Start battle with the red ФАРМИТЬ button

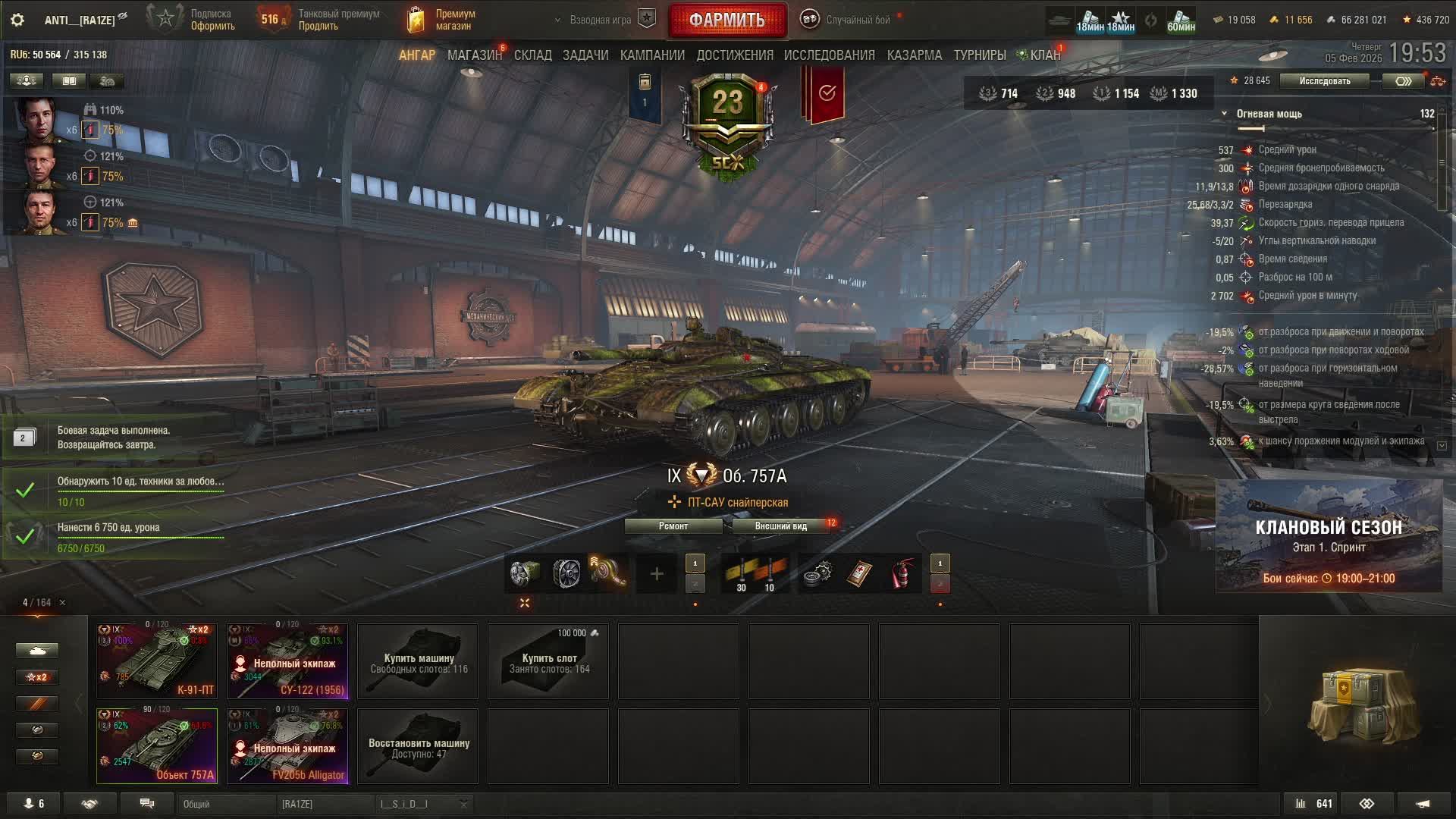click(726, 20)
